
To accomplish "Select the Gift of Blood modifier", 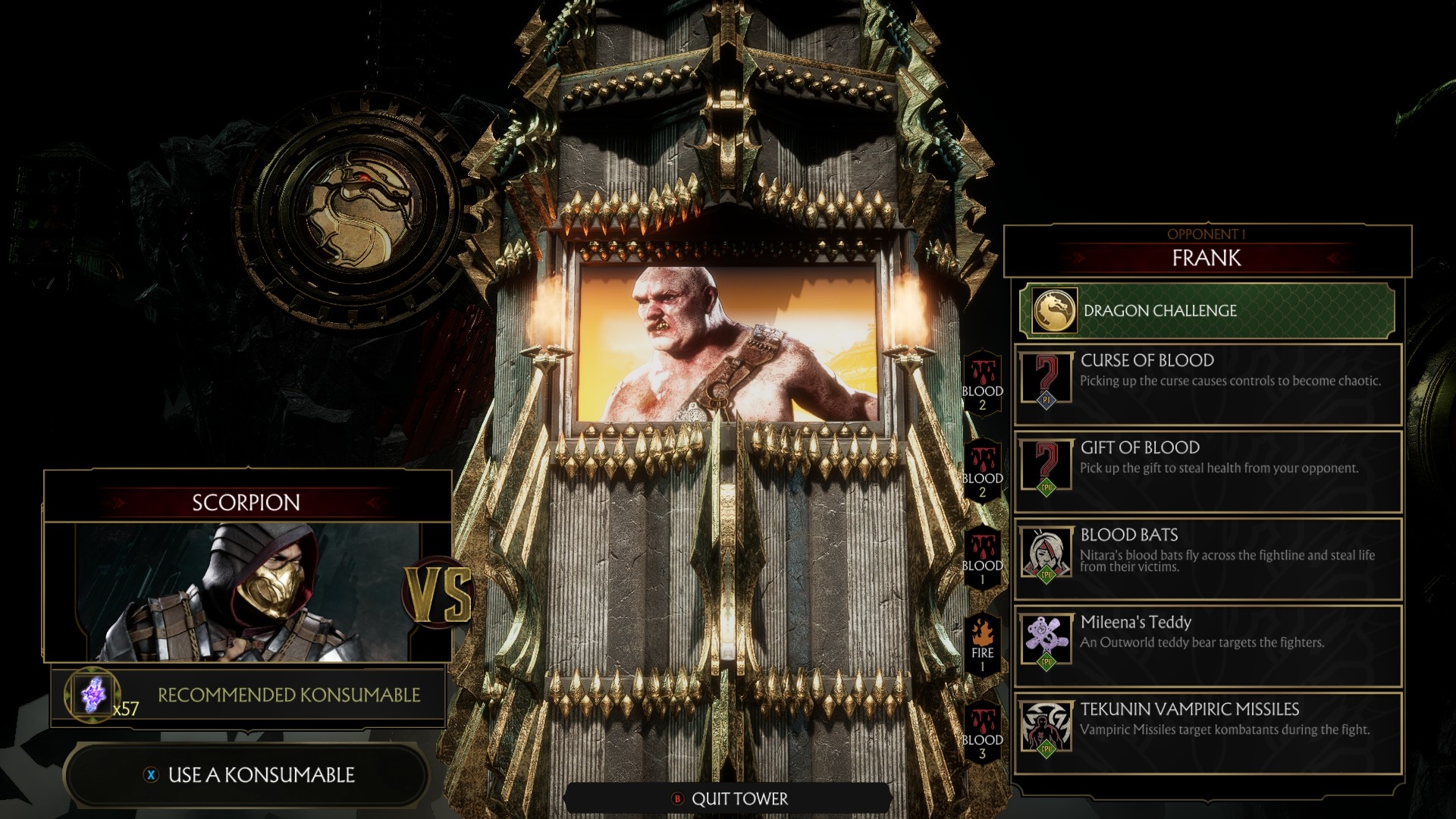I will pyautogui.click(x=1207, y=470).
